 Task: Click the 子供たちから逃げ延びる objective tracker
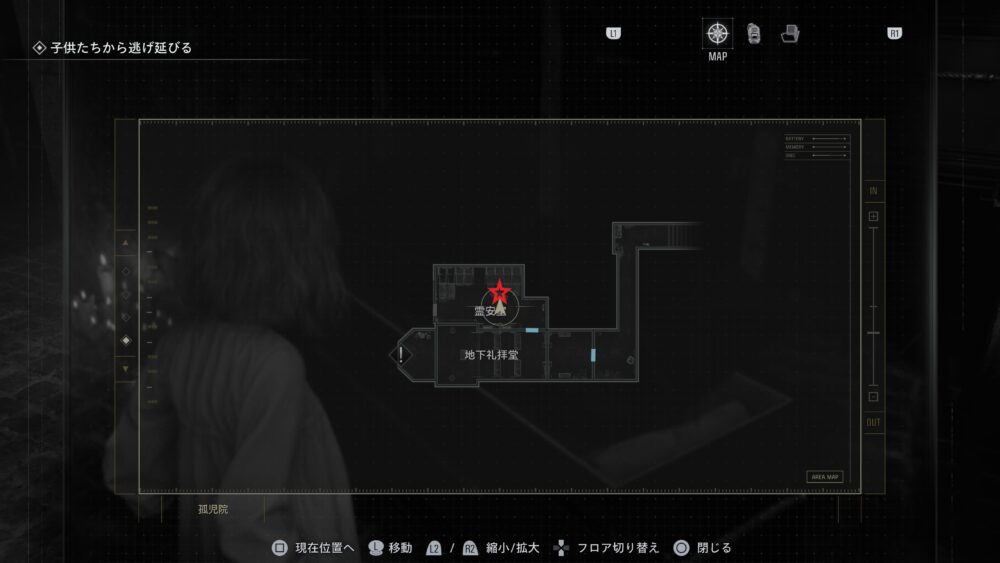point(120,47)
